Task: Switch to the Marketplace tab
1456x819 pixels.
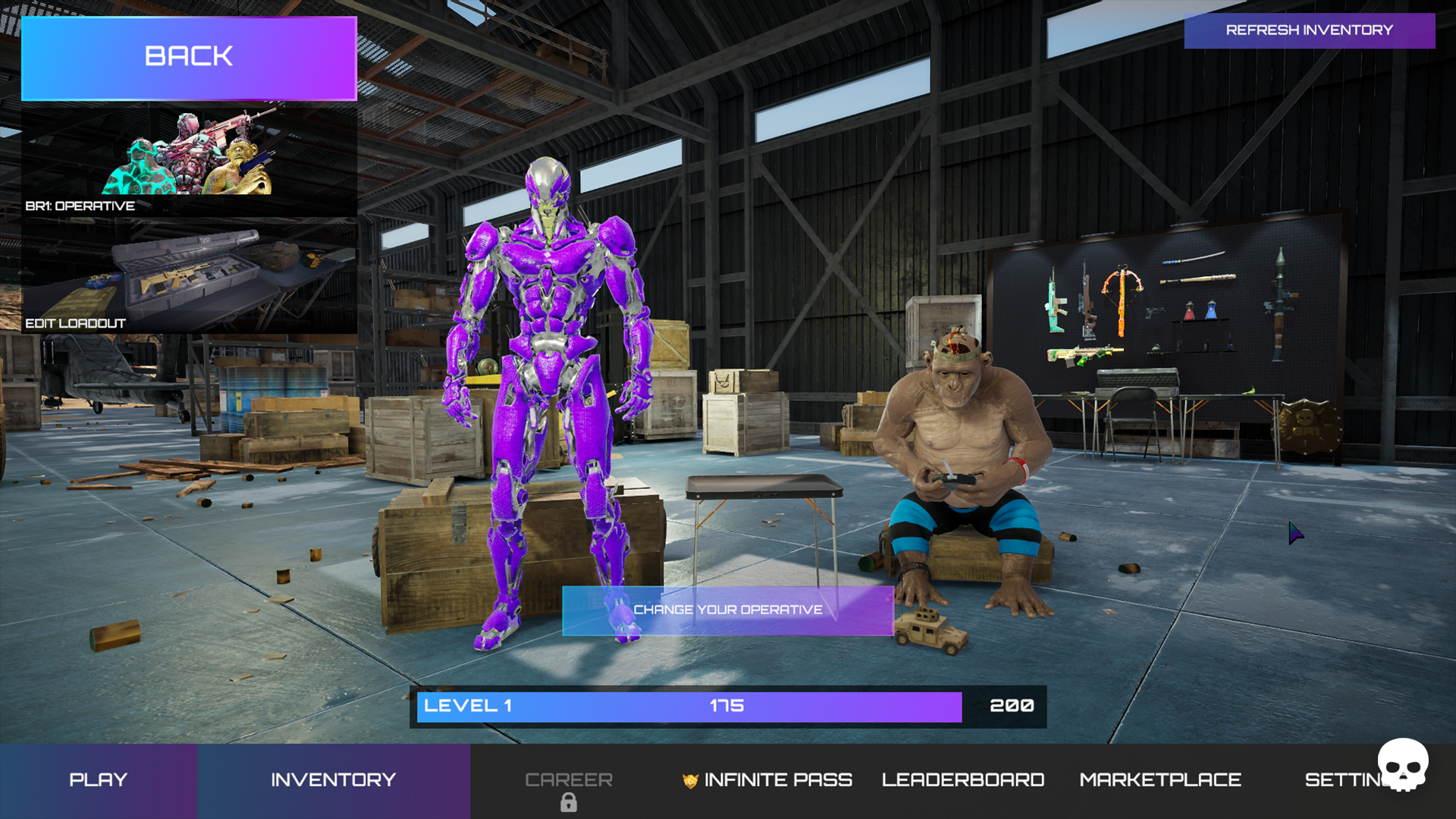Action: 1159,779
